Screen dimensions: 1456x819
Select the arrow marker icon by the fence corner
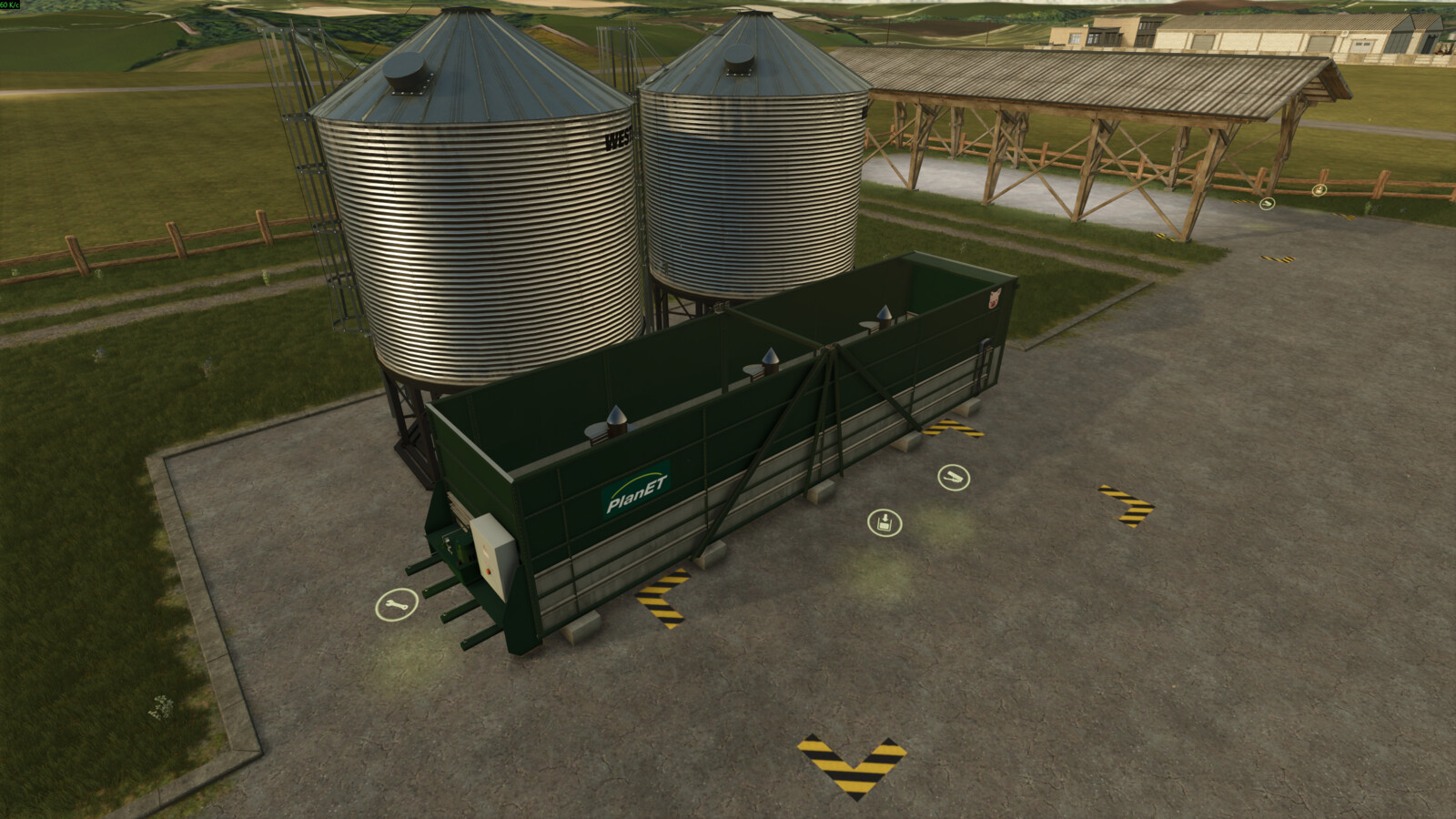point(1267,204)
